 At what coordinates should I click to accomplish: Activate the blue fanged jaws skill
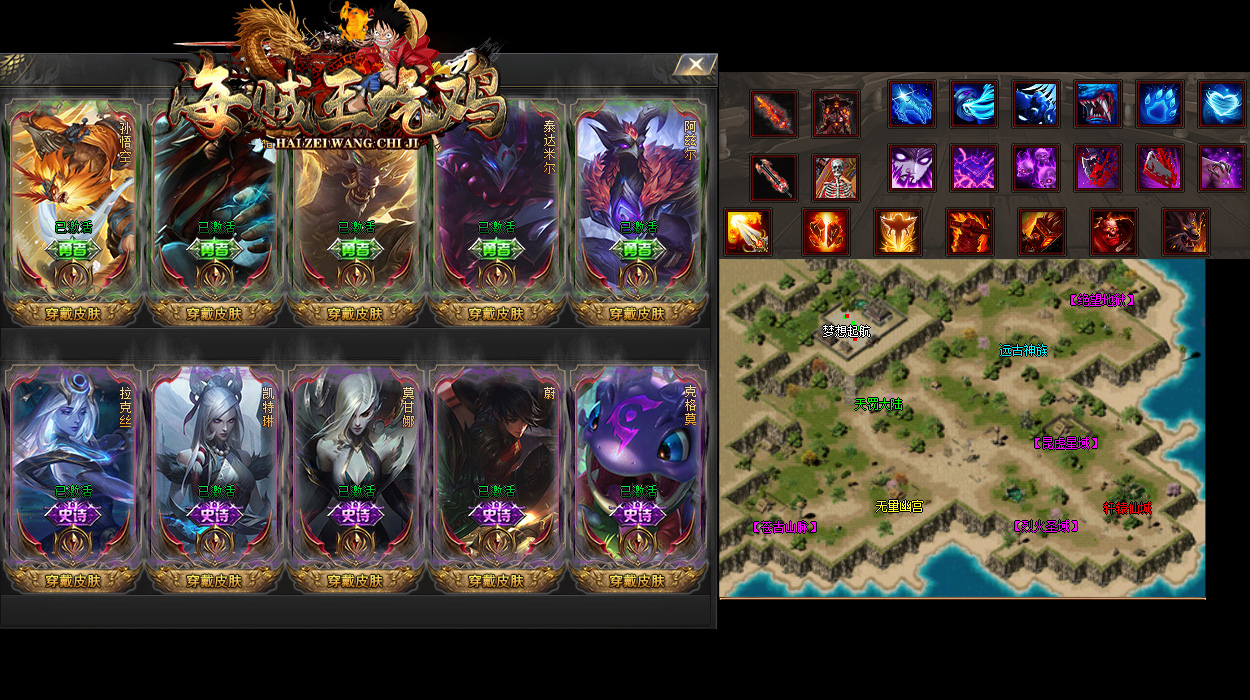coord(1098,104)
